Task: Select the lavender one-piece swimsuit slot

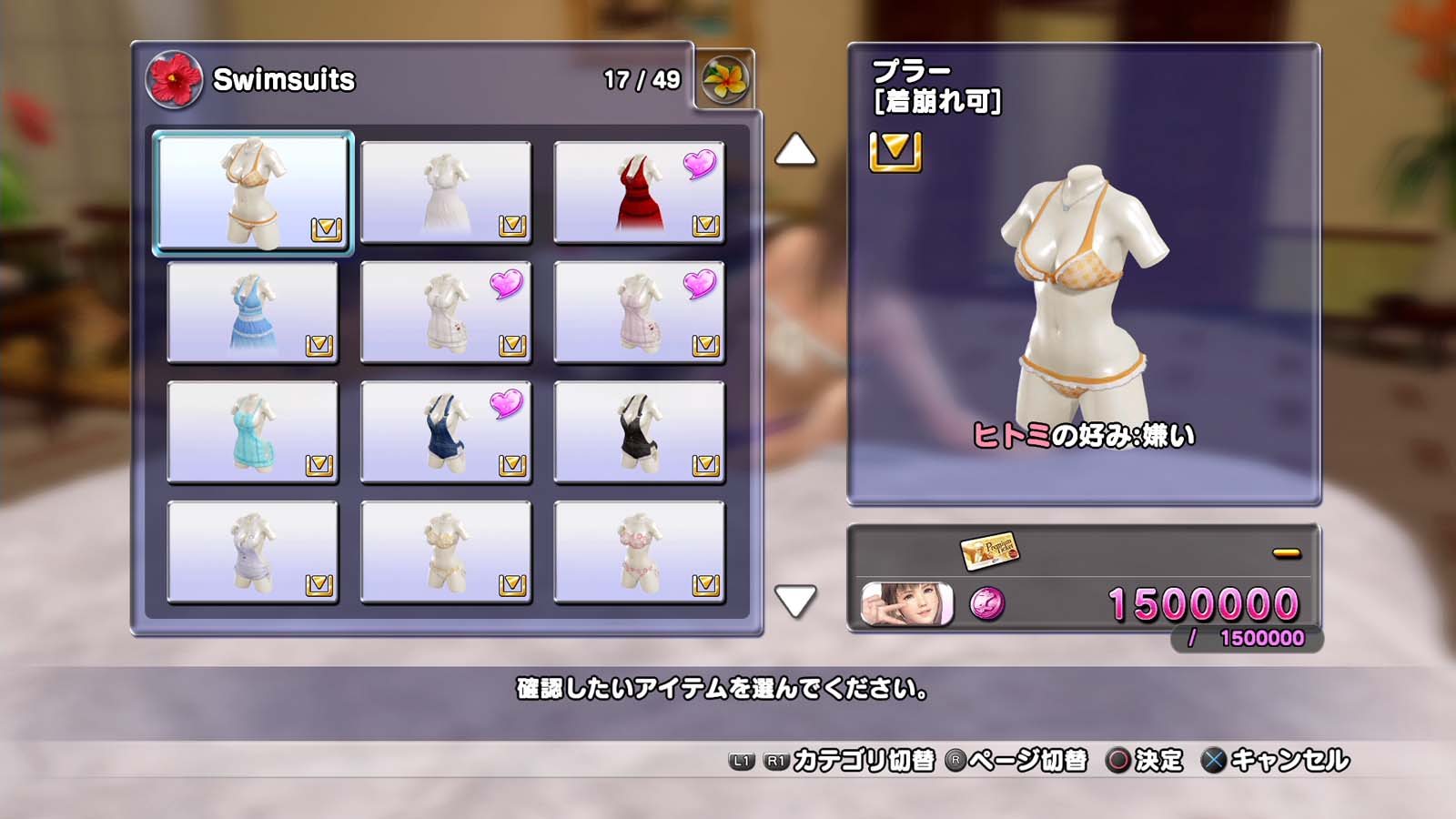Action: (x=253, y=552)
